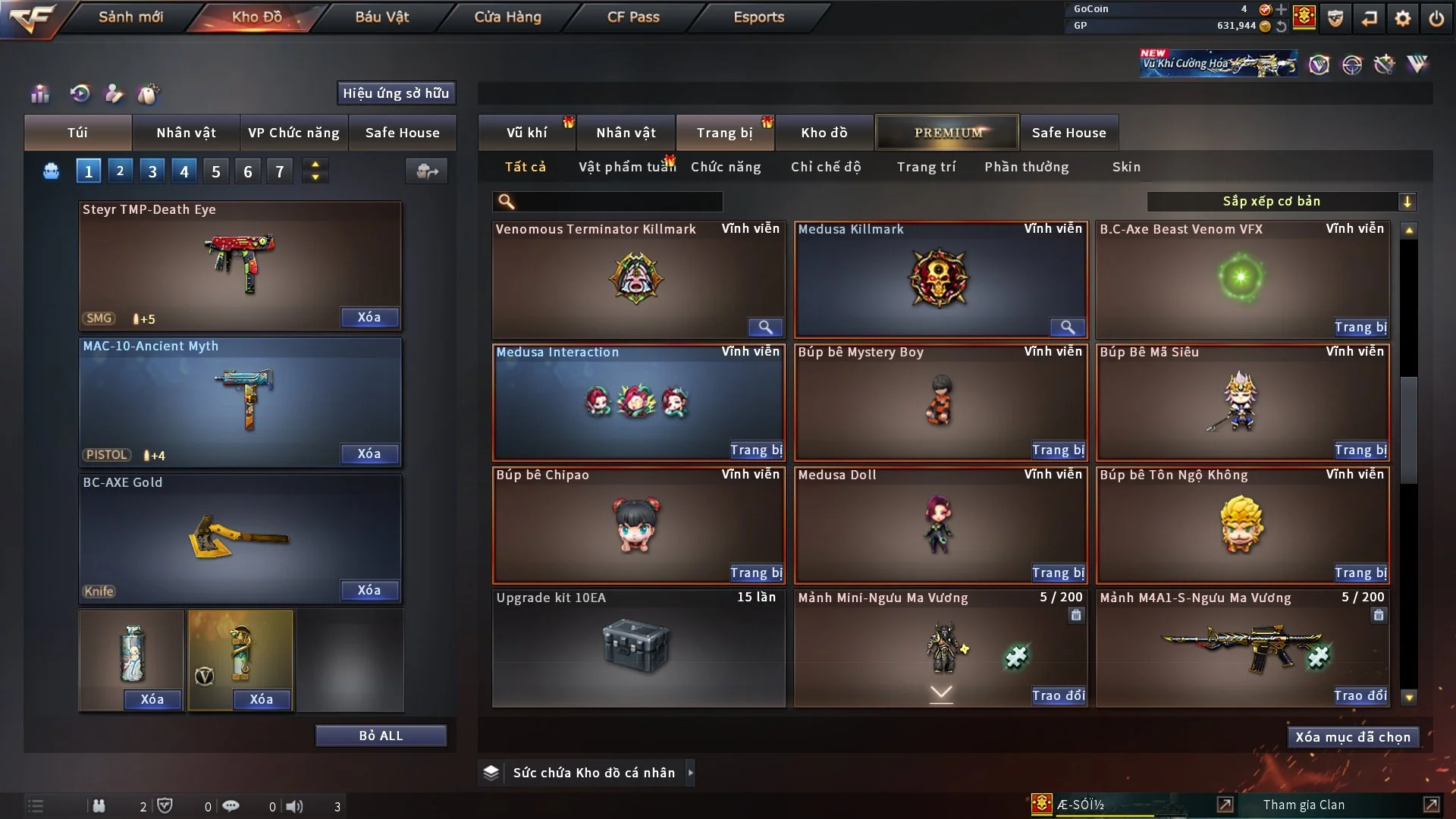Open the Hiệu ứng sở hữu panel
The image size is (1456, 819).
pos(396,93)
